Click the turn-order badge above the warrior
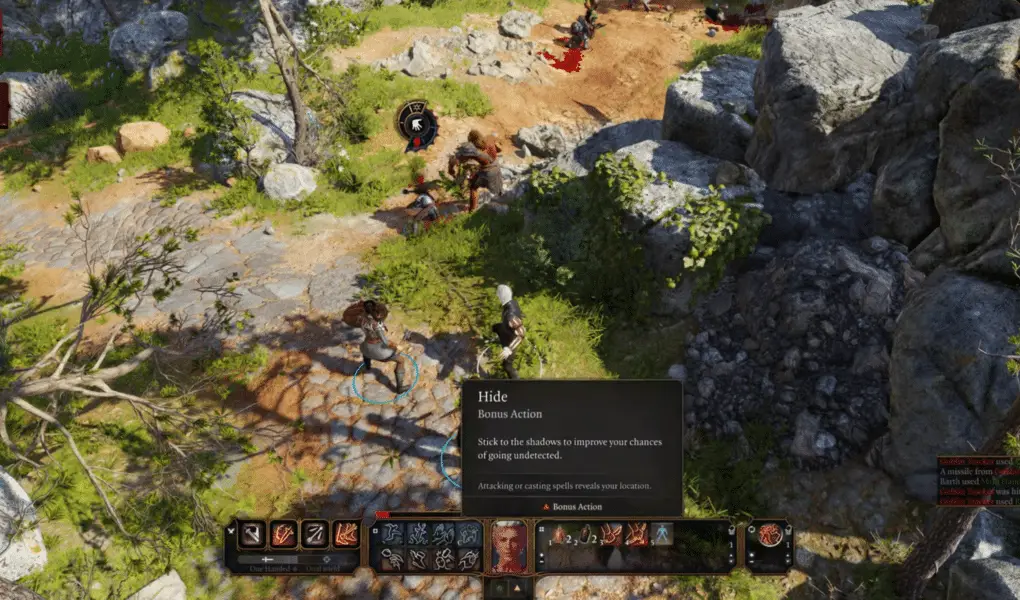Viewport: 1020px width, 600px height. 417,123
